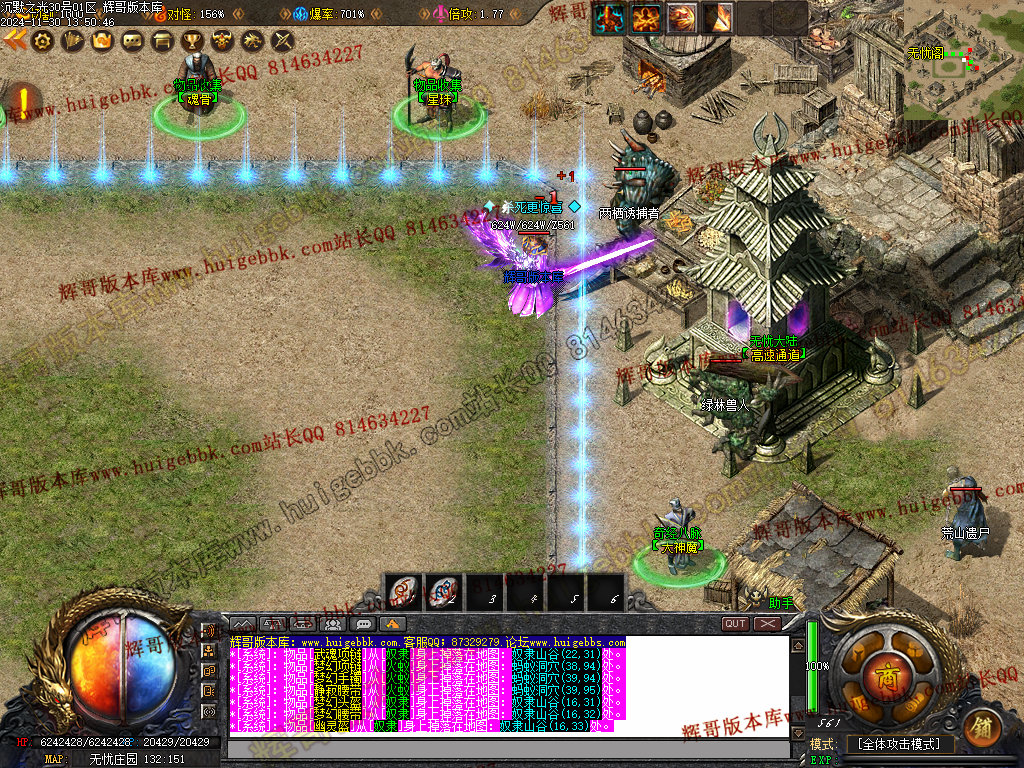The image size is (1024, 768).
Task: Click the horned demon boss icon
Action: click(x=222, y=41)
